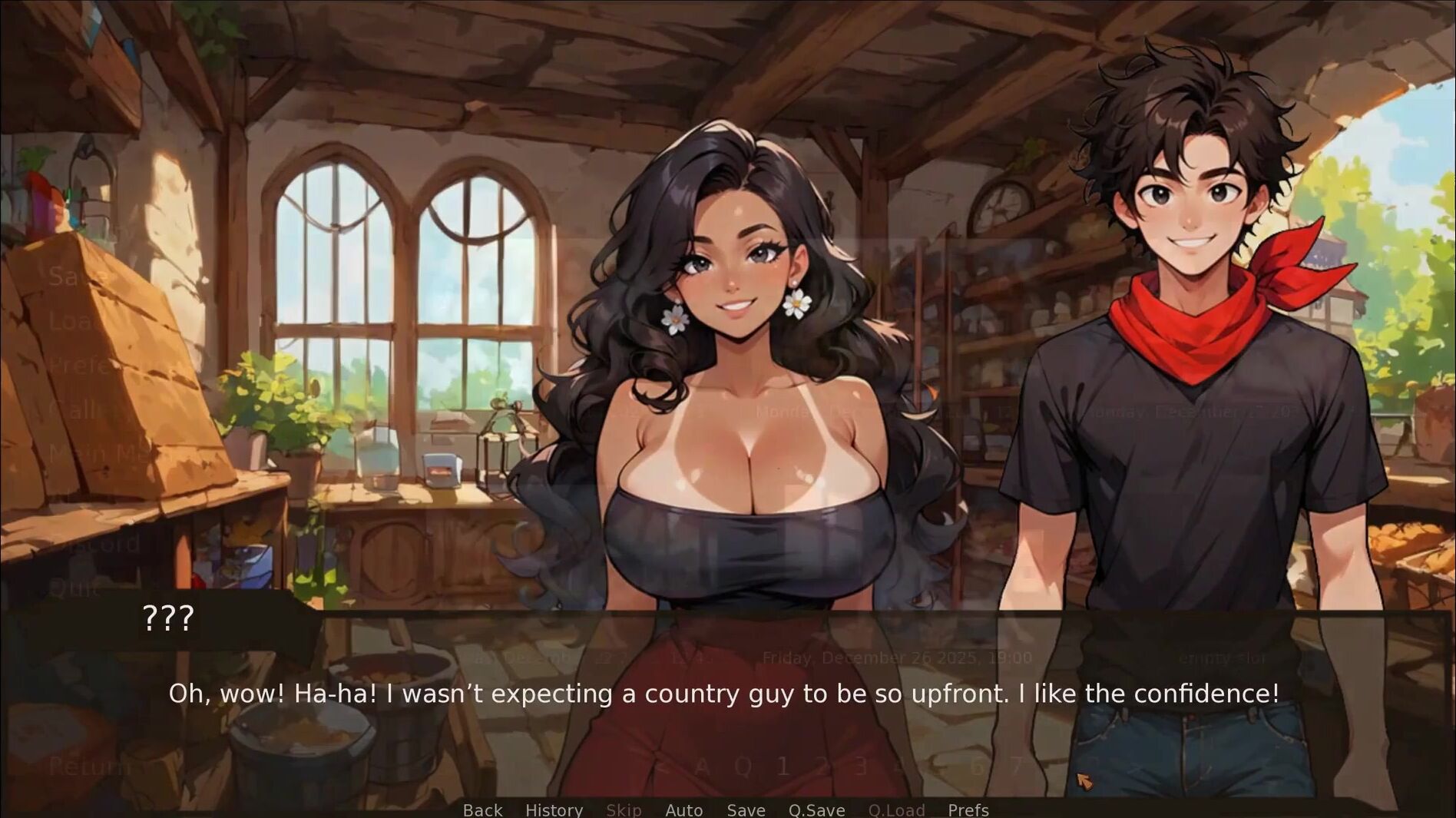Open the Save screen from quick menu
Screen dimensions: 1456x818
(746, 810)
